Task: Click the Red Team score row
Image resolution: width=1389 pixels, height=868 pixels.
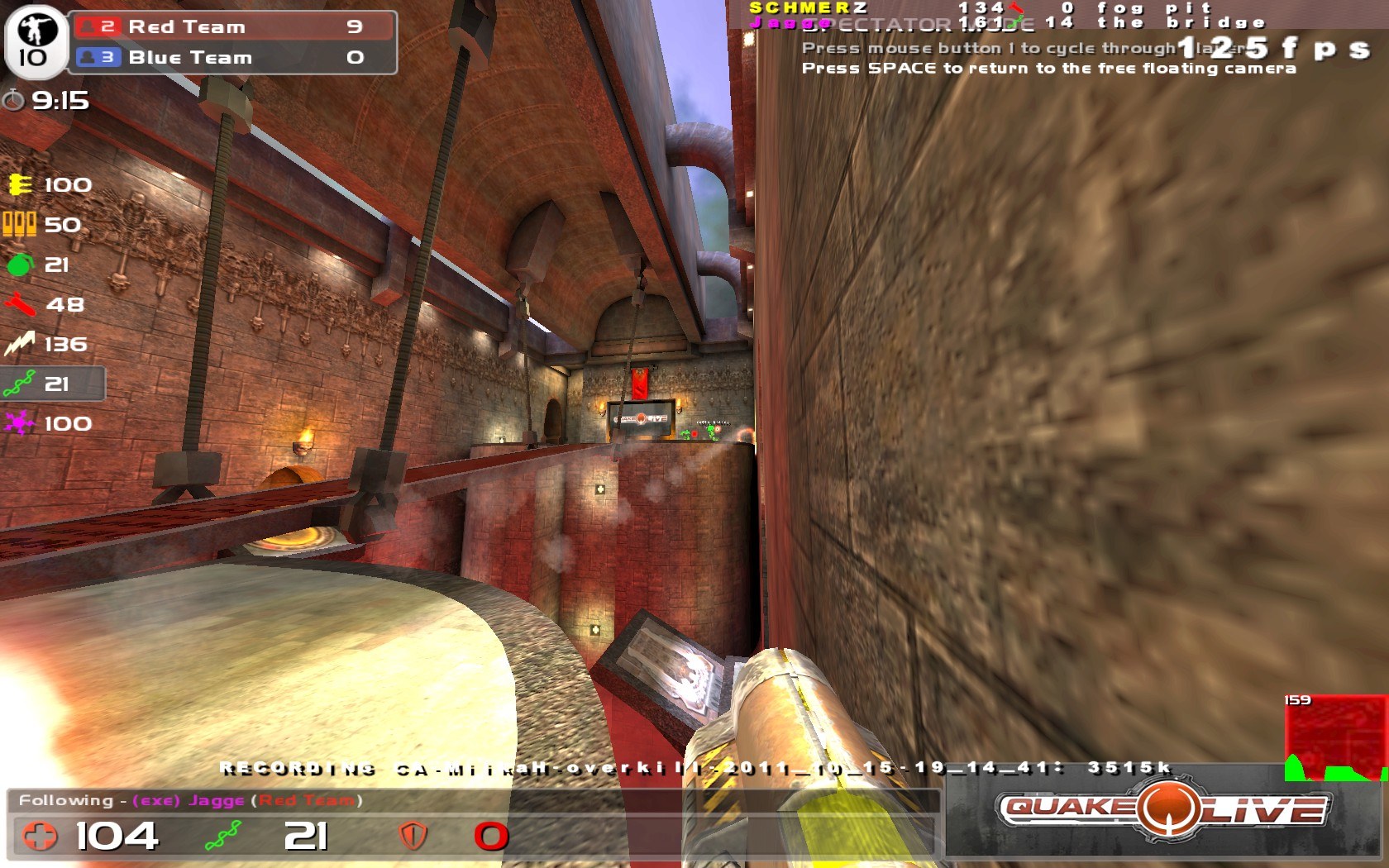Action: pyautogui.click(x=232, y=26)
